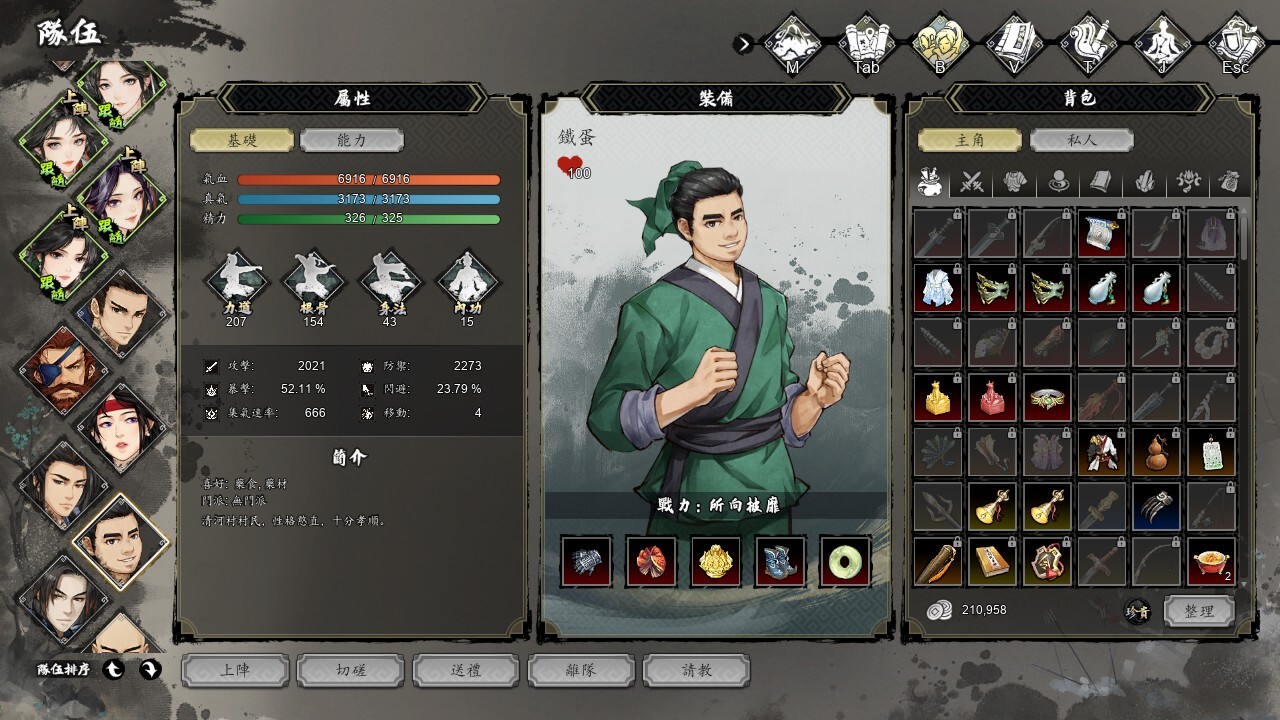Screen dimensions: 1280x720
Task: Sort inventory with the 整理 button
Action: point(1199,611)
